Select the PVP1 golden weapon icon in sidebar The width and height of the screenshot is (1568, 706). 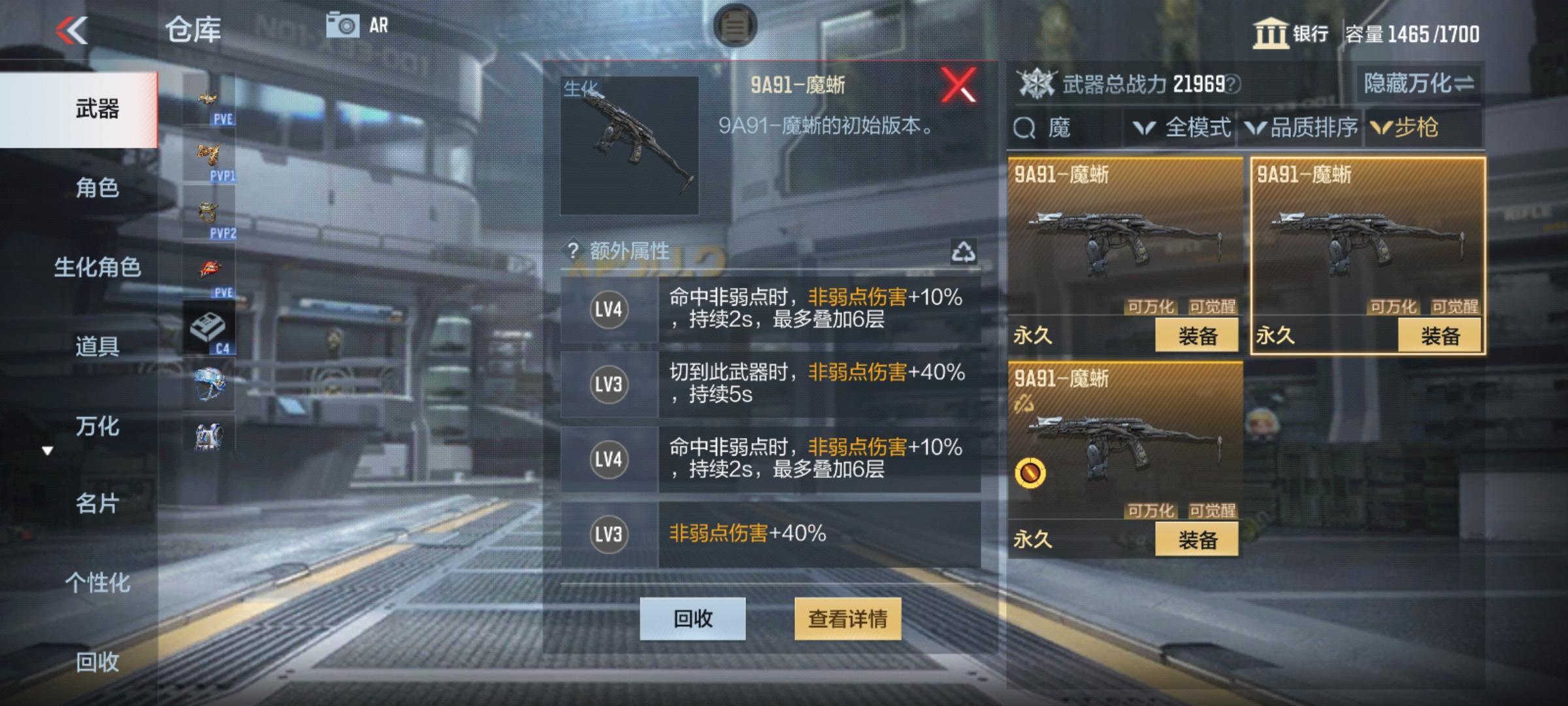[x=210, y=152]
